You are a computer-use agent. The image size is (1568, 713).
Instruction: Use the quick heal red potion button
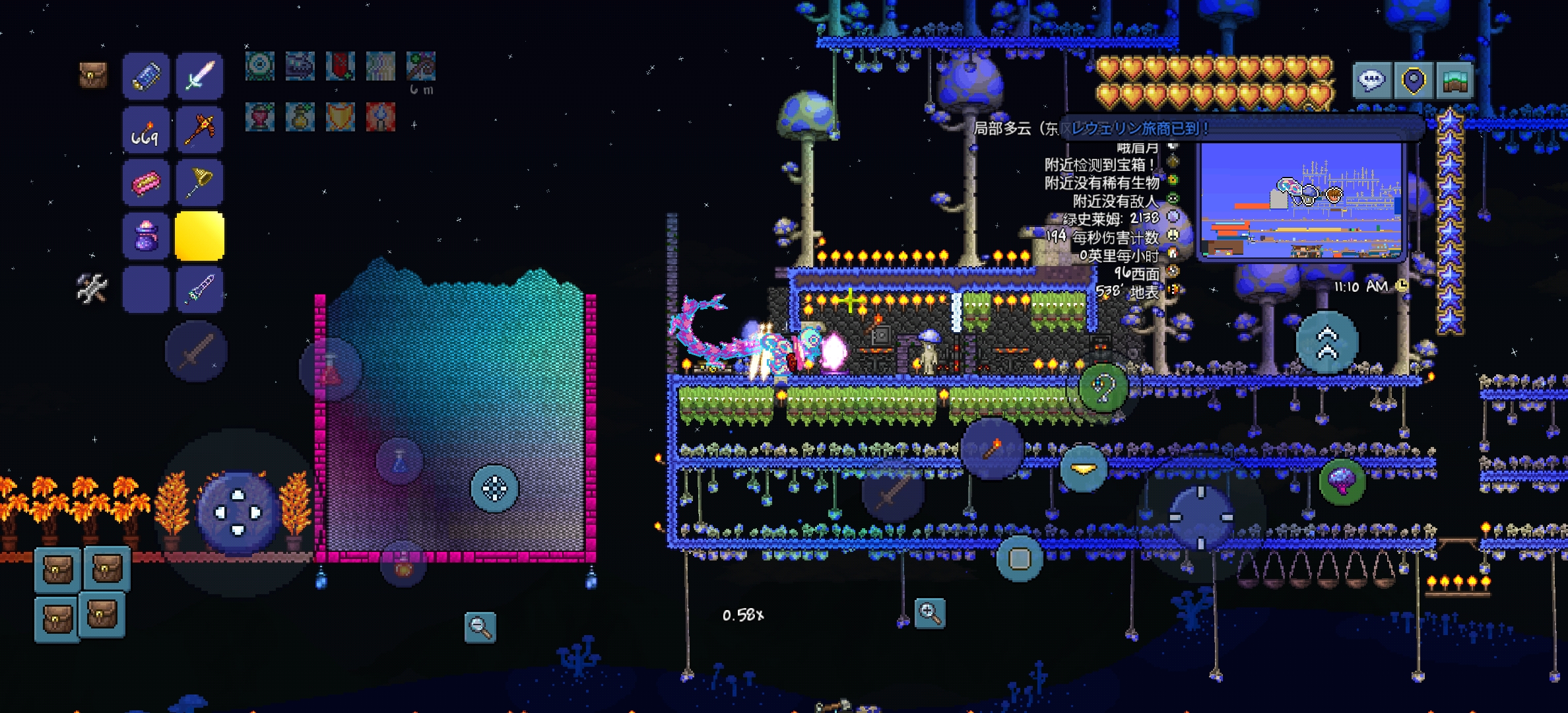coord(331,370)
